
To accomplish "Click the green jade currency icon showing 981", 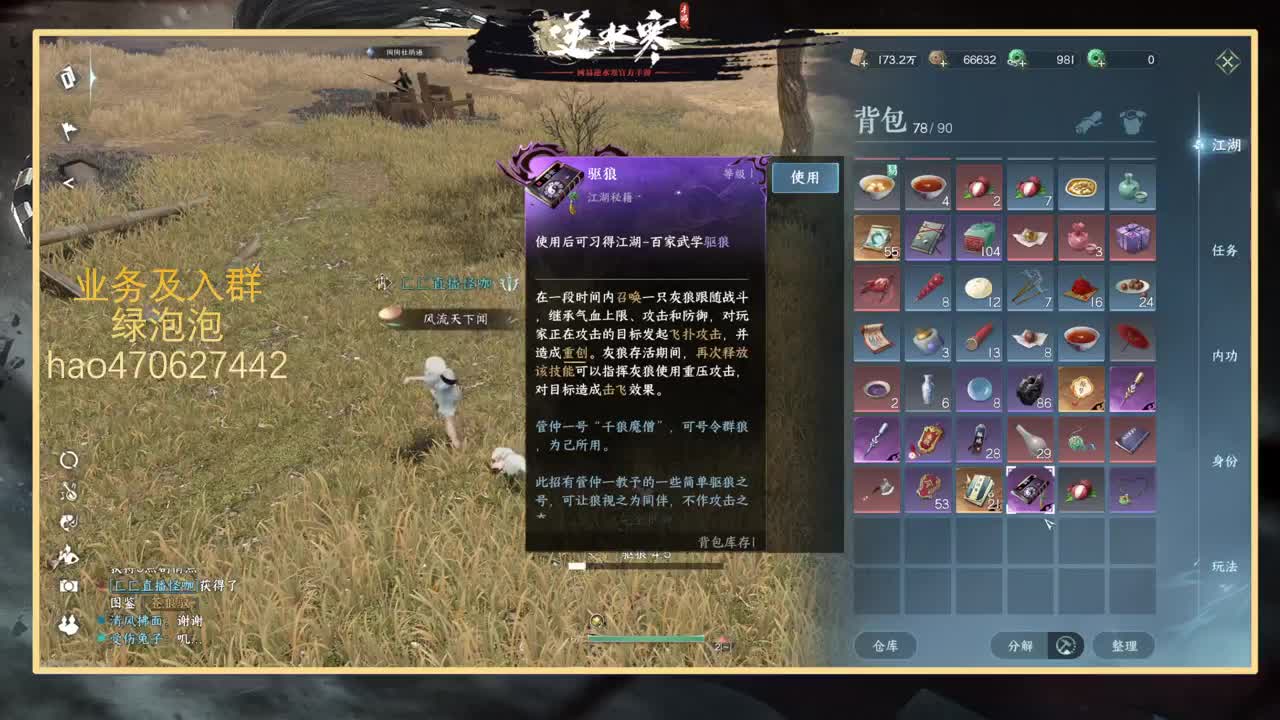I will coord(1017,58).
